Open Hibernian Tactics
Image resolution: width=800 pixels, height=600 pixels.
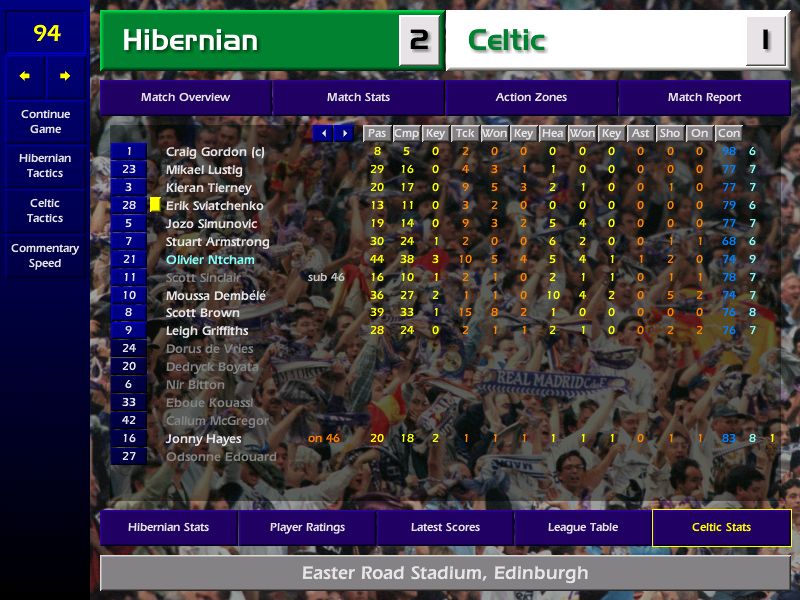pos(45,165)
